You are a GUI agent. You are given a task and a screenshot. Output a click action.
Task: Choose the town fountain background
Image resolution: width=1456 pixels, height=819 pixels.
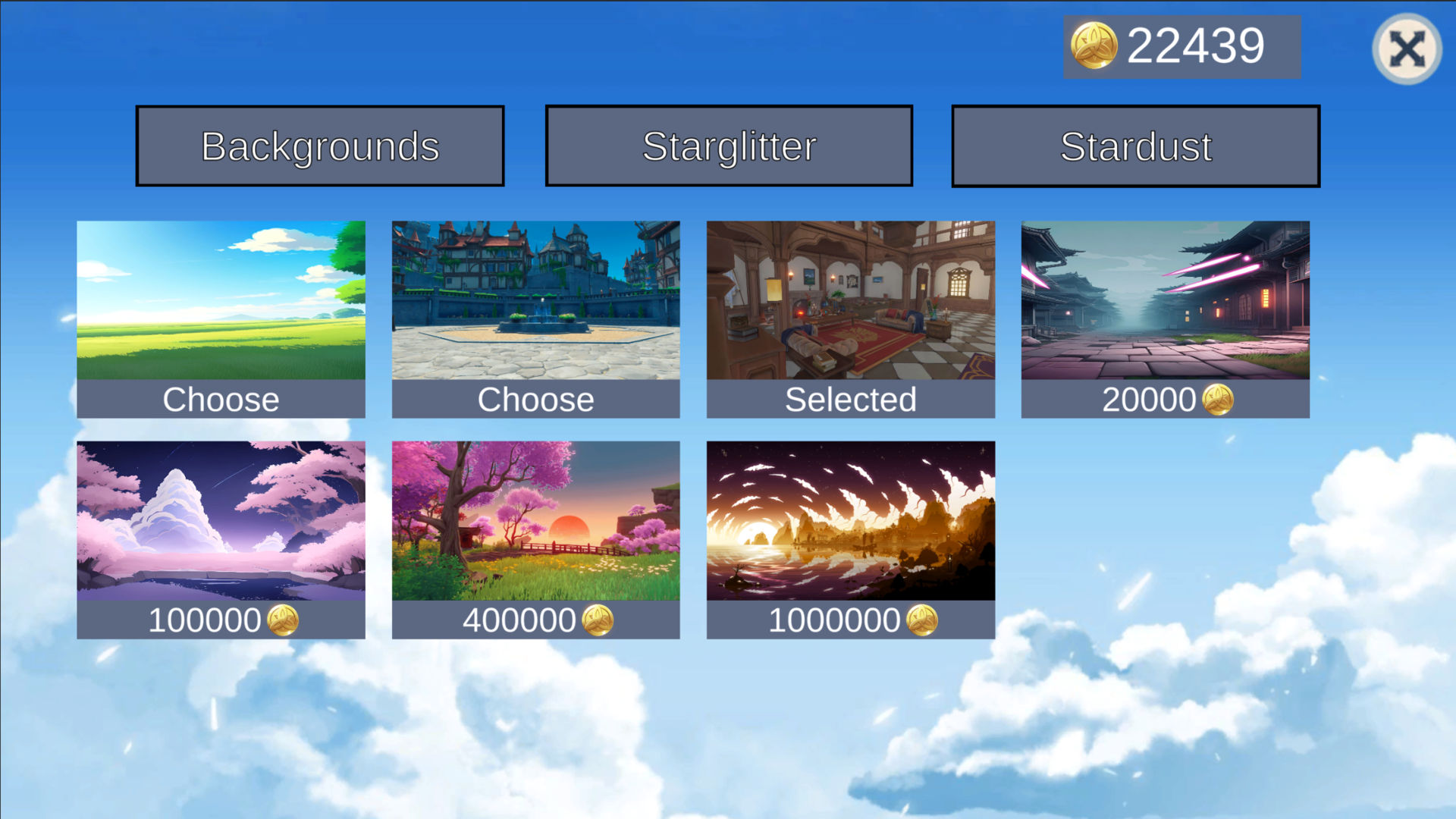pos(535,399)
